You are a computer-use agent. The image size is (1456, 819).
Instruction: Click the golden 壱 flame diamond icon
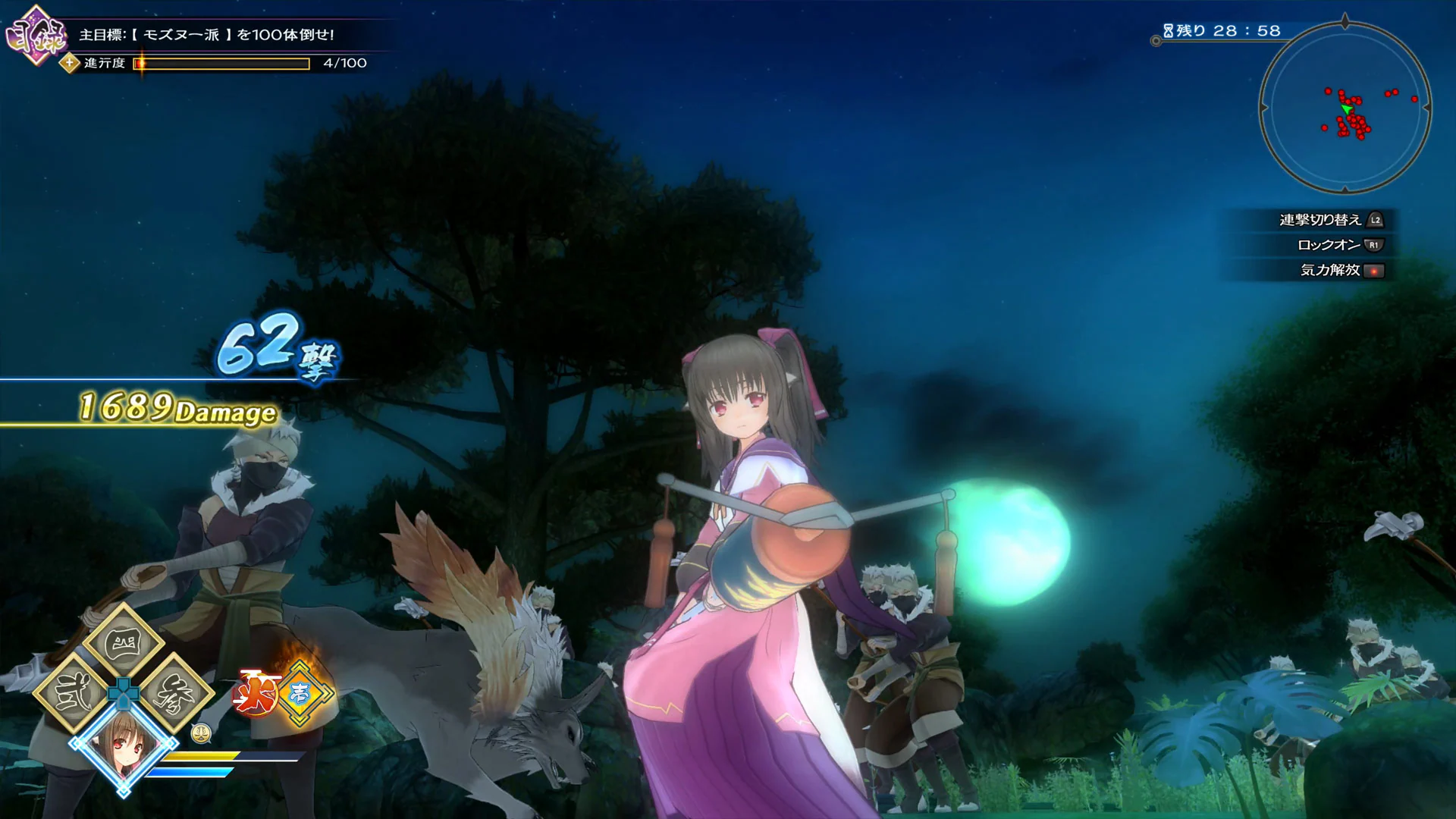(298, 692)
